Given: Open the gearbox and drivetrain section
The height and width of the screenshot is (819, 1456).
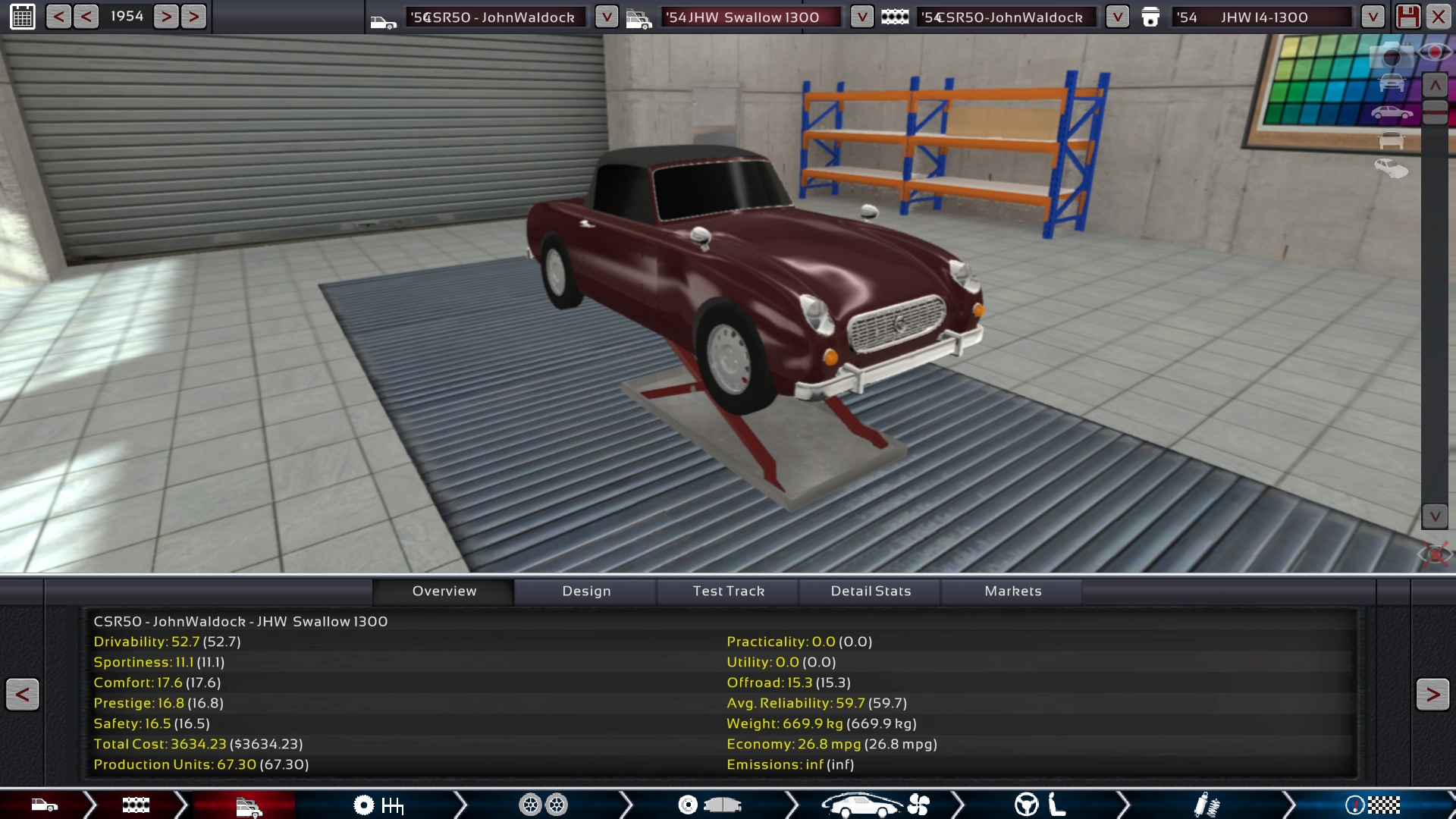Looking at the screenshot, I should coord(379,805).
